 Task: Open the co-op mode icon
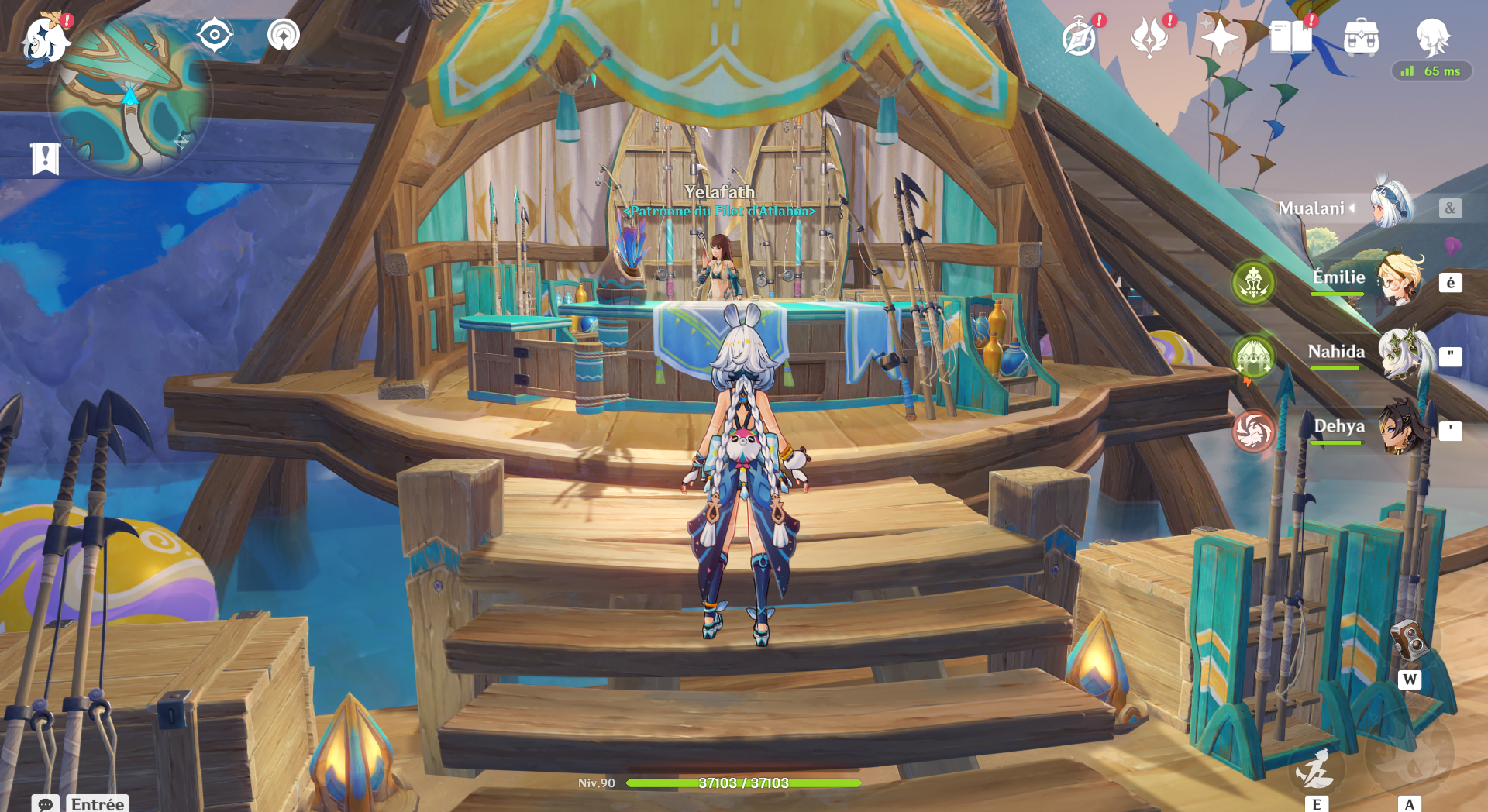pos(284,35)
